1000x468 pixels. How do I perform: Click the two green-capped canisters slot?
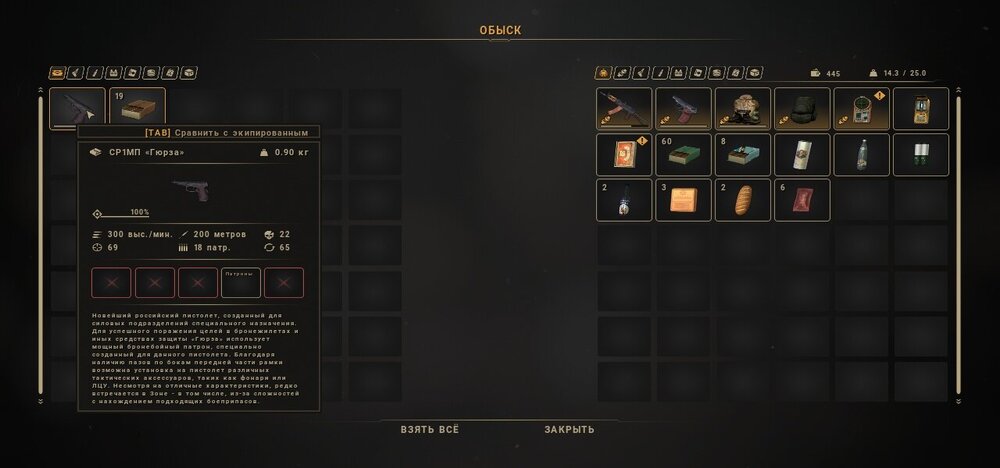click(x=920, y=155)
